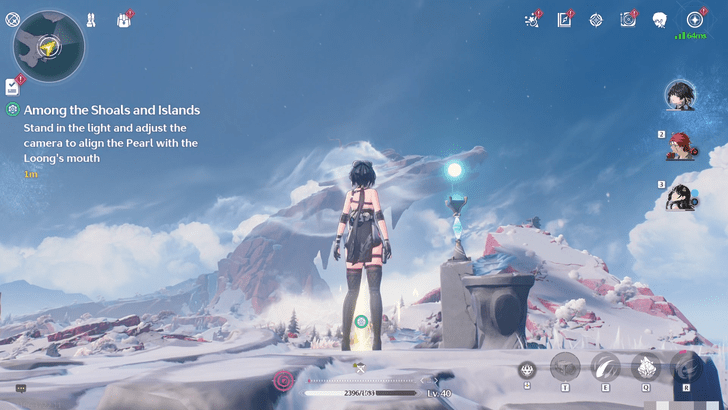Open the character head icon in the top bar
The width and height of the screenshot is (728, 410).
click(660, 20)
